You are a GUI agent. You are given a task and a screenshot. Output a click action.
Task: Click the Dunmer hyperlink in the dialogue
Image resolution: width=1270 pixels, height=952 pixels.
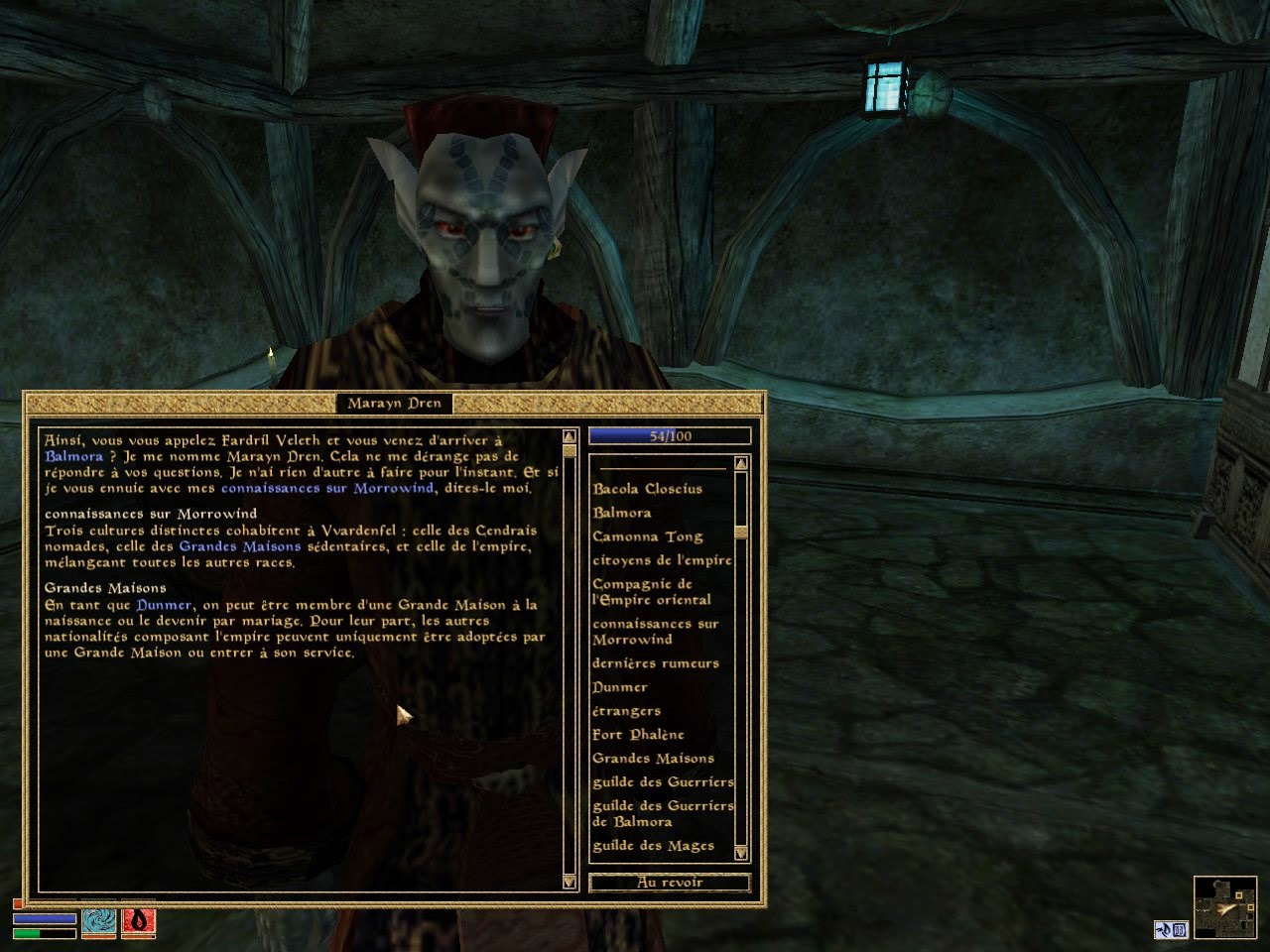165,604
